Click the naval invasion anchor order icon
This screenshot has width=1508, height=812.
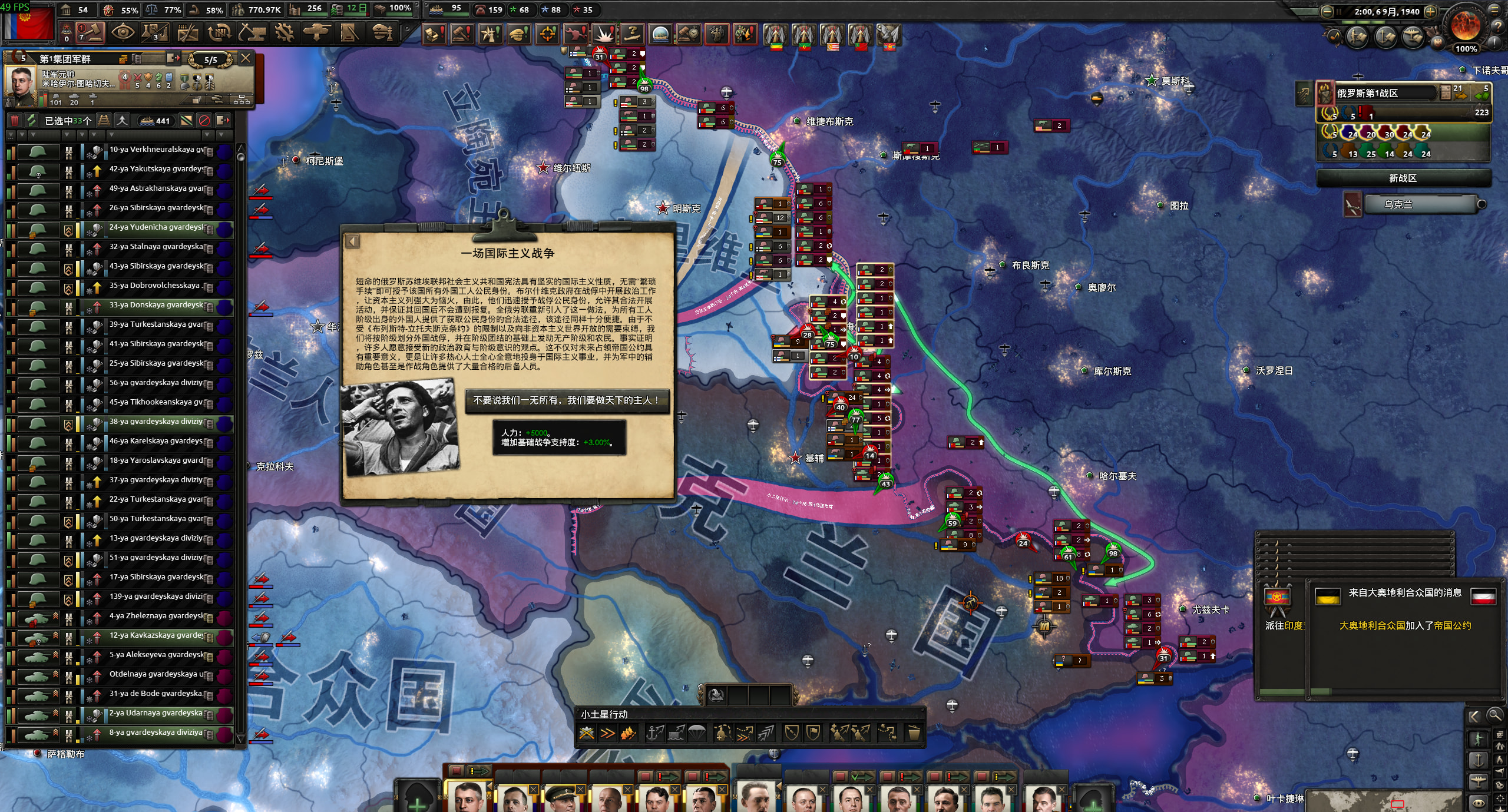click(x=654, y=733)
